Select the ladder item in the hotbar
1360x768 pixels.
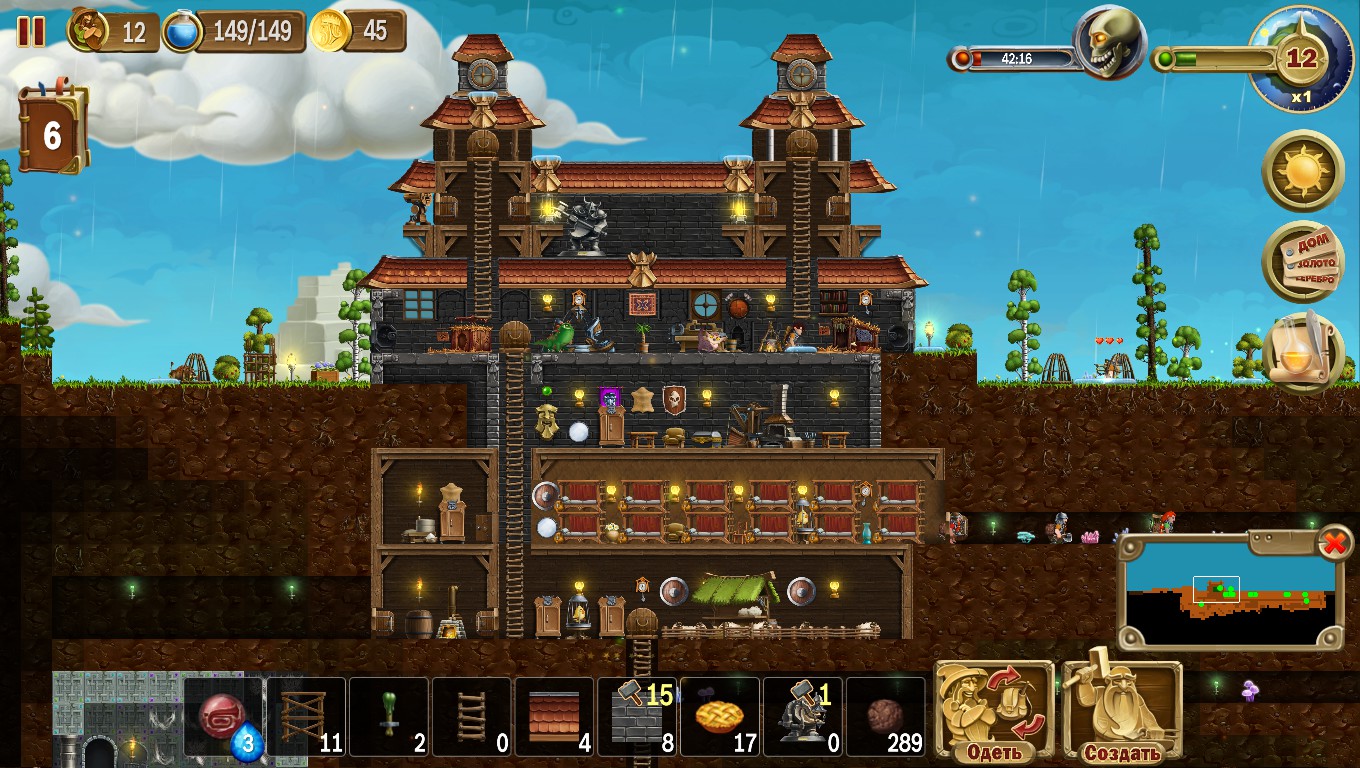[472, 715]
